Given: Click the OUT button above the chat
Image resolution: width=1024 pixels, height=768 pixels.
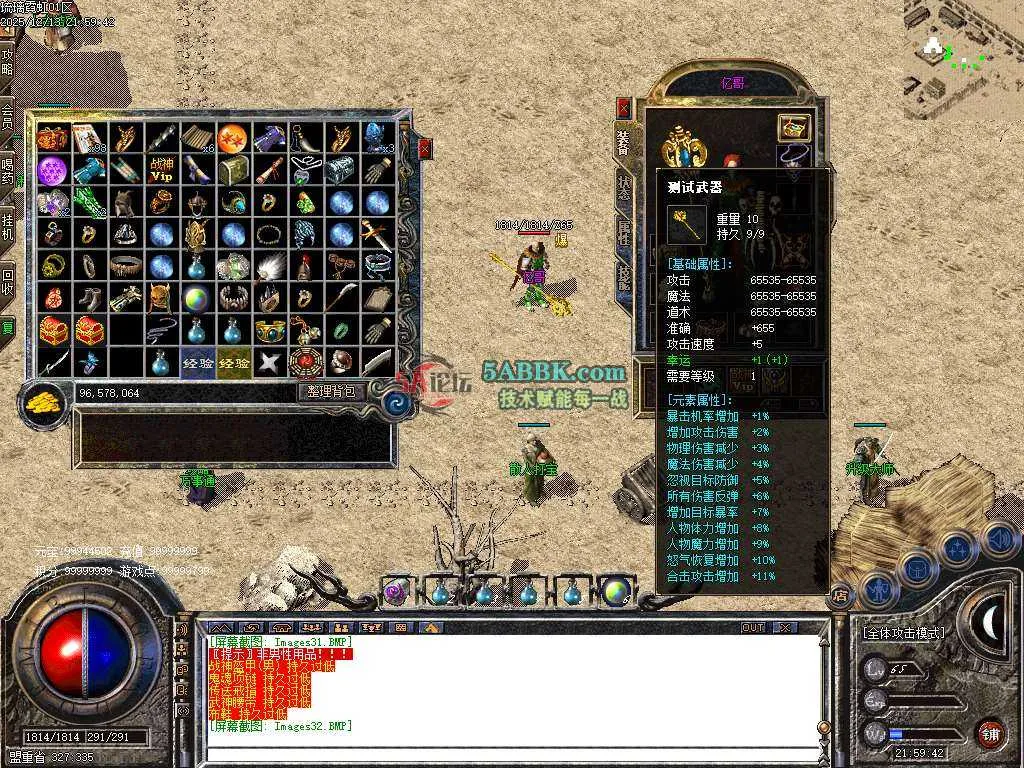Looking at the screenshot, I should [753, 628].
